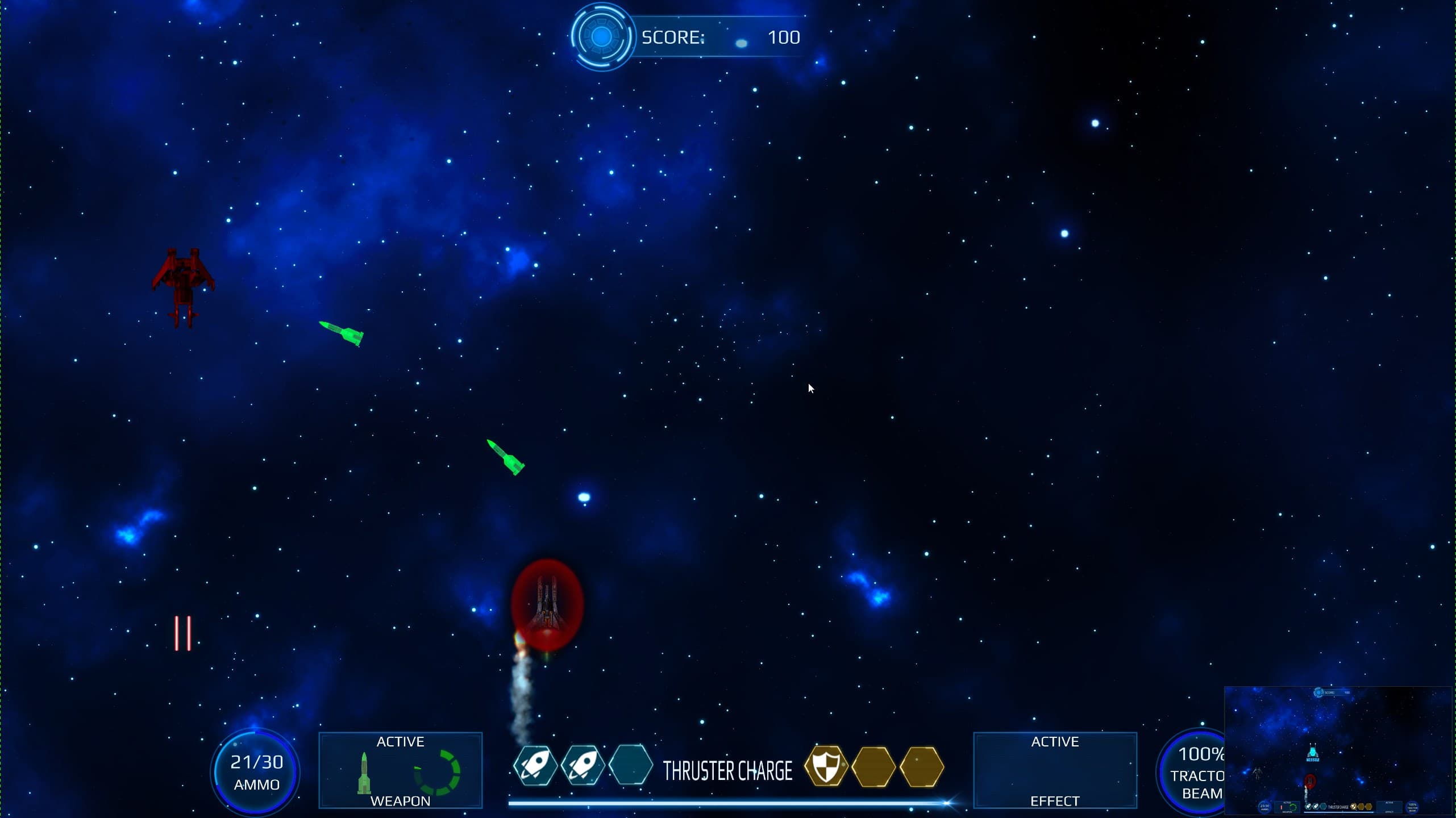Click the red pause bars in the play field
The height and width of the screenshot is (818, 1456).
click(x=182, y=632)
